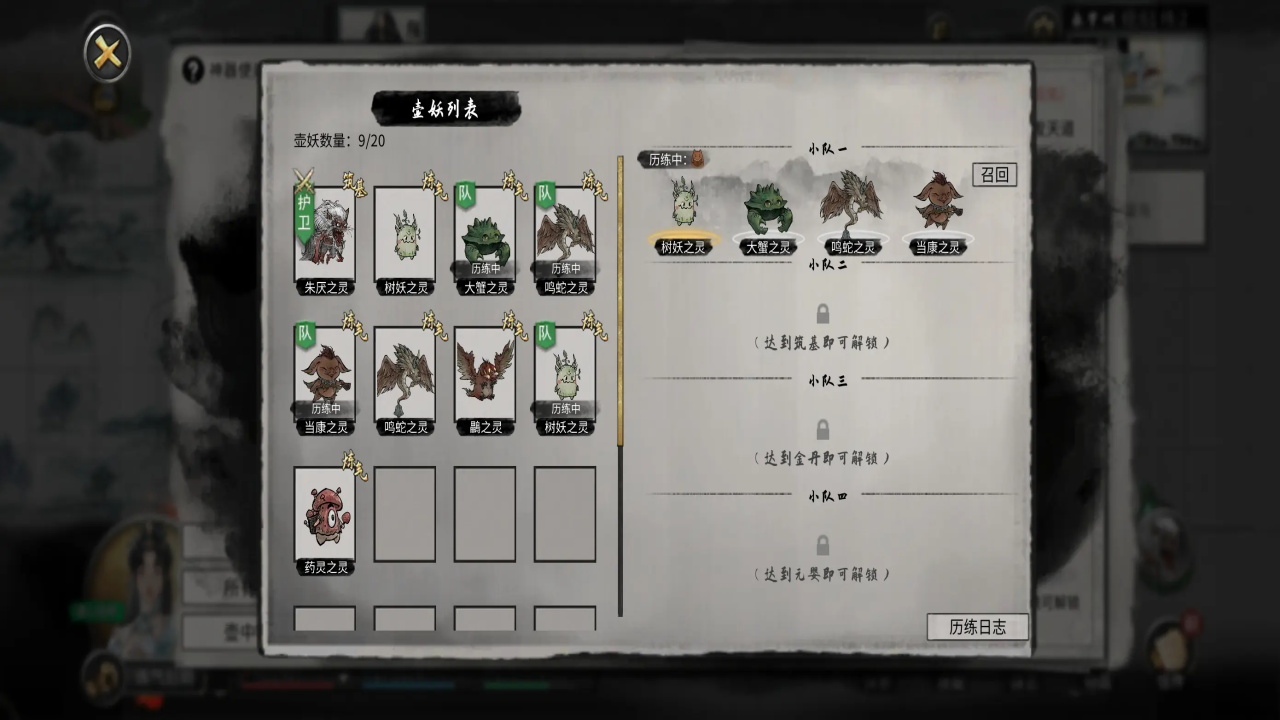Click the locked 小队二 padlock icon

822,314
